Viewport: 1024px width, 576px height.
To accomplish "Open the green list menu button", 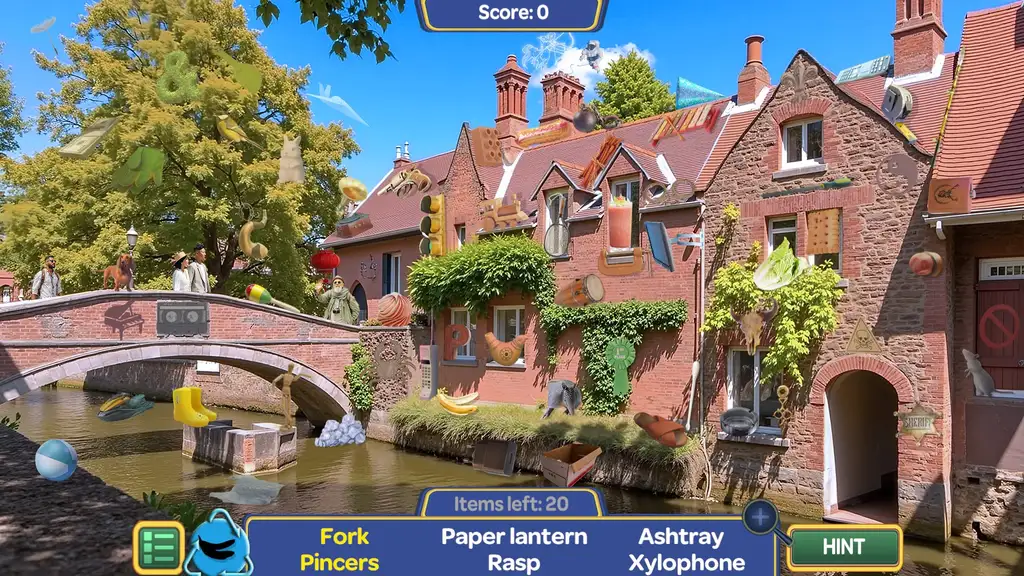I will (158, 548).
